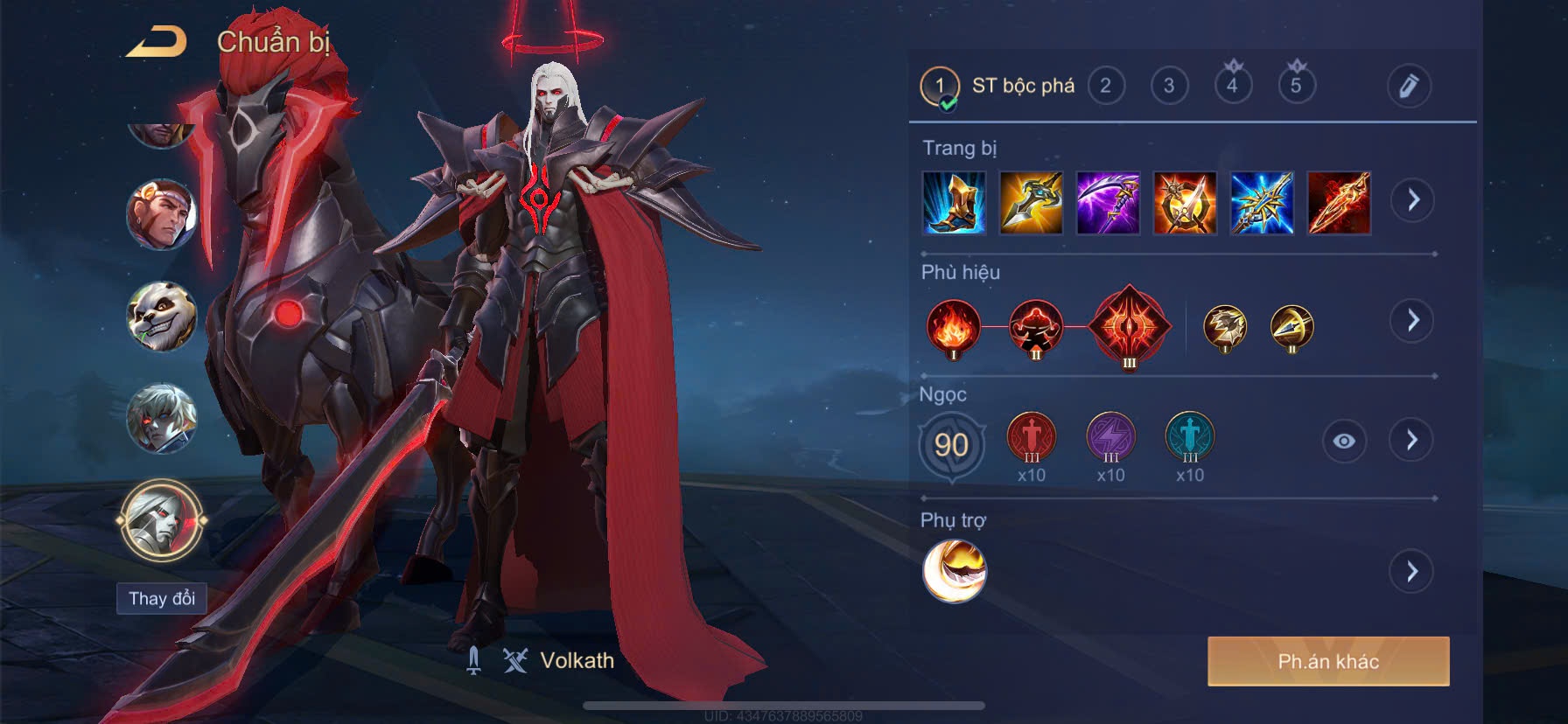Toggle Ngọc gem details with eye icon
Screen dimensions: 1568x724
1344,441
